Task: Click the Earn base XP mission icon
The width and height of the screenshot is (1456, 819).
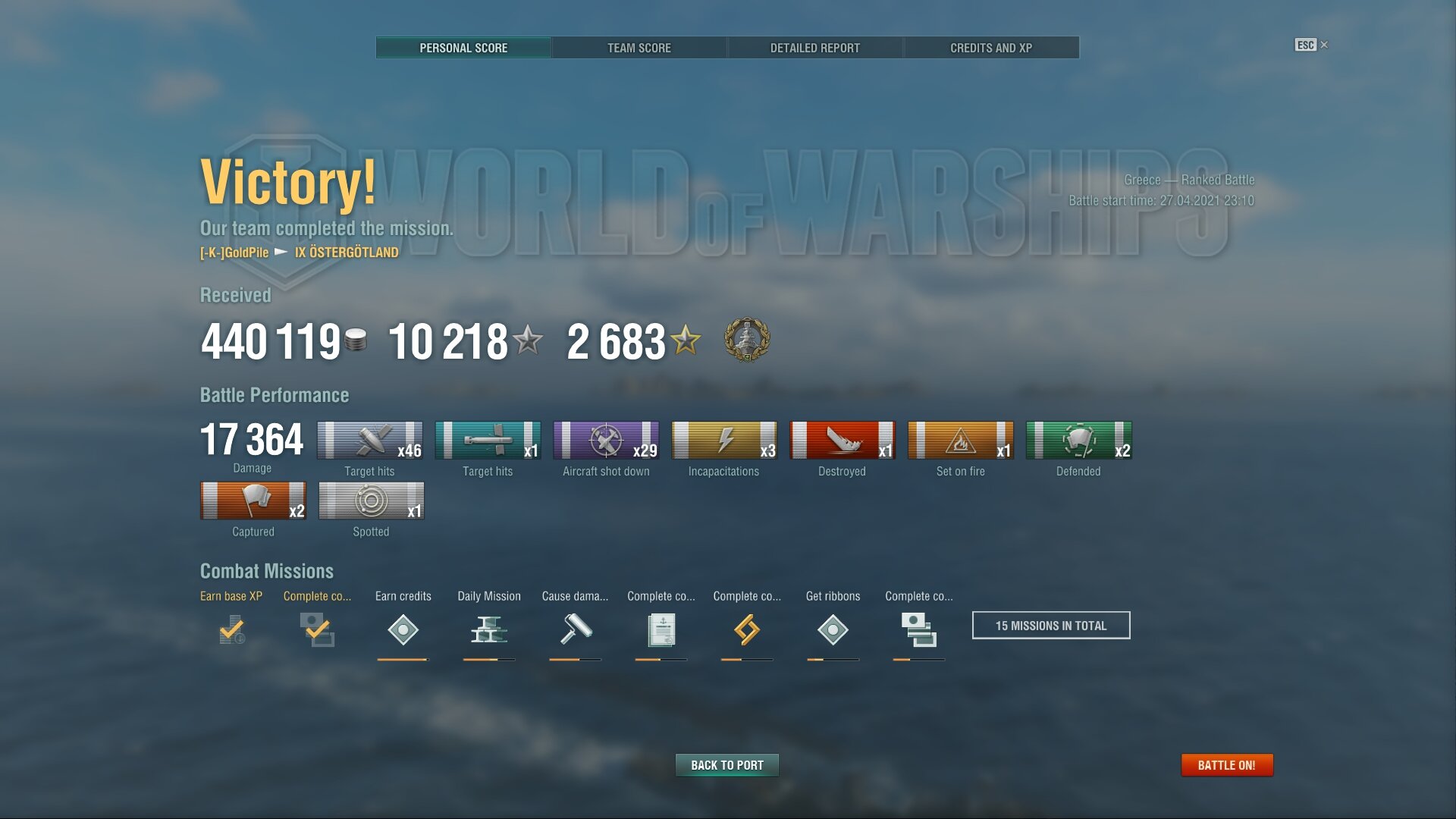Action: (x=231, y=629)
